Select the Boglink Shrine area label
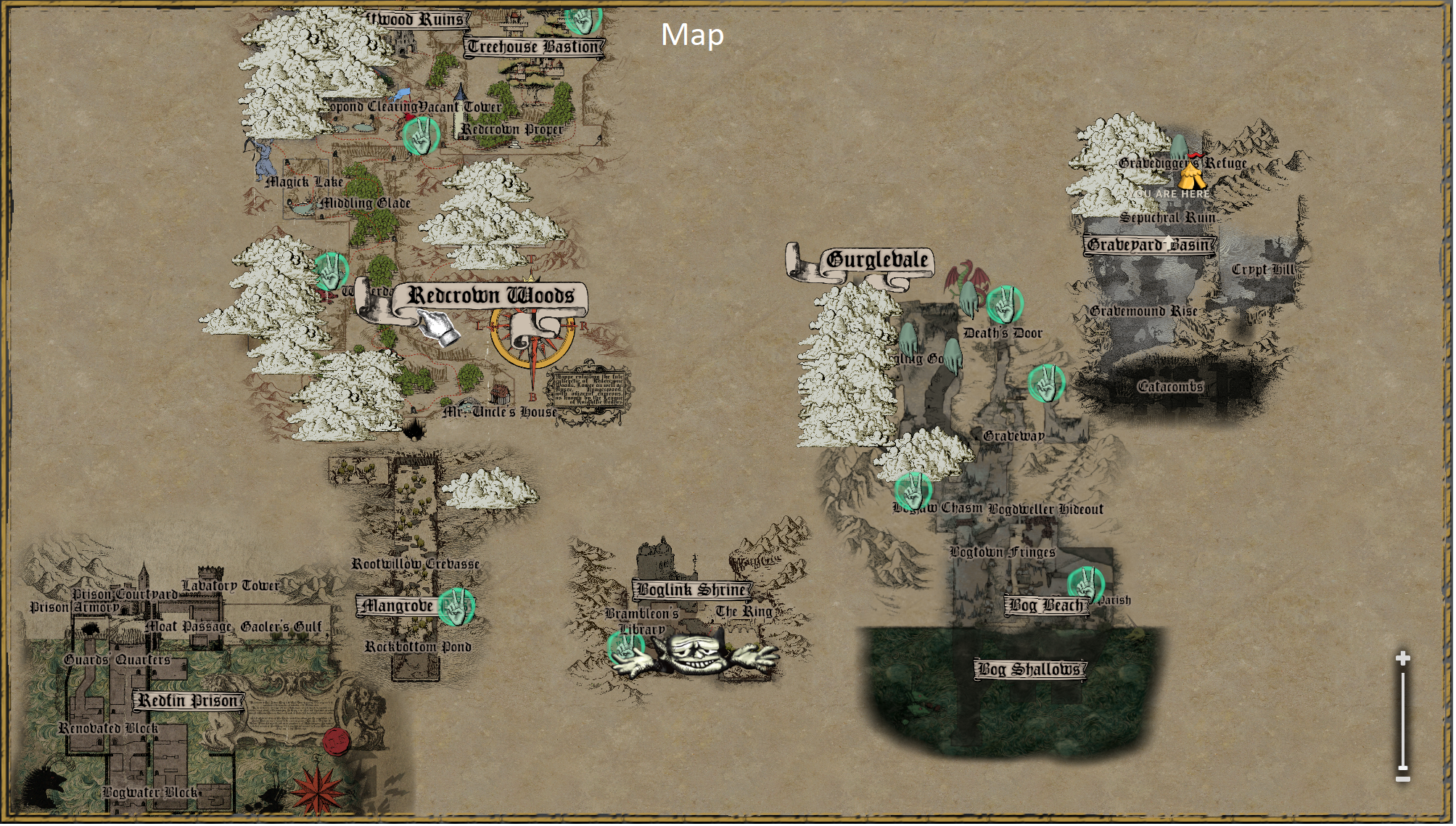 pos(692,591)
